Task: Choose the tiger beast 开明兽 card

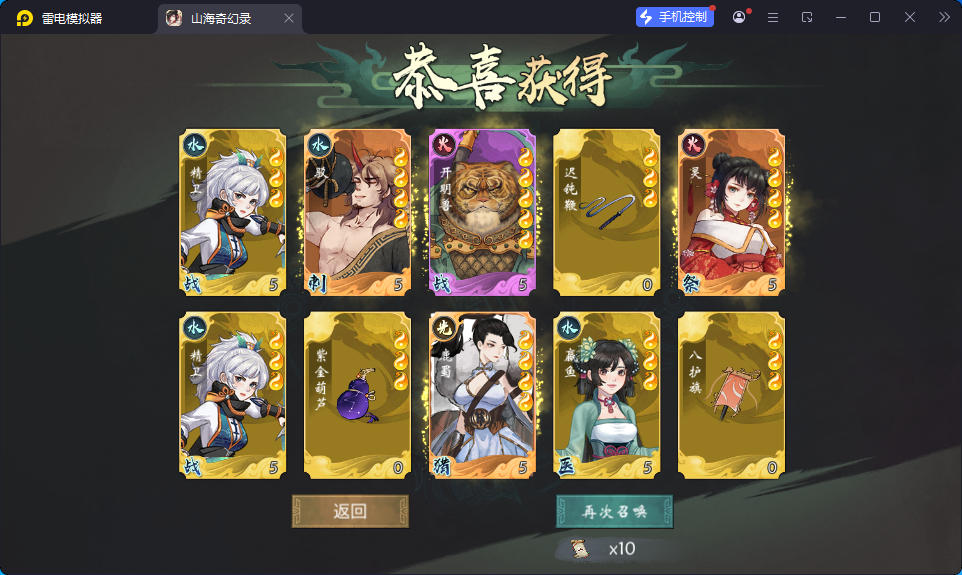Action: pyautogui.click(x=482, y=213)
